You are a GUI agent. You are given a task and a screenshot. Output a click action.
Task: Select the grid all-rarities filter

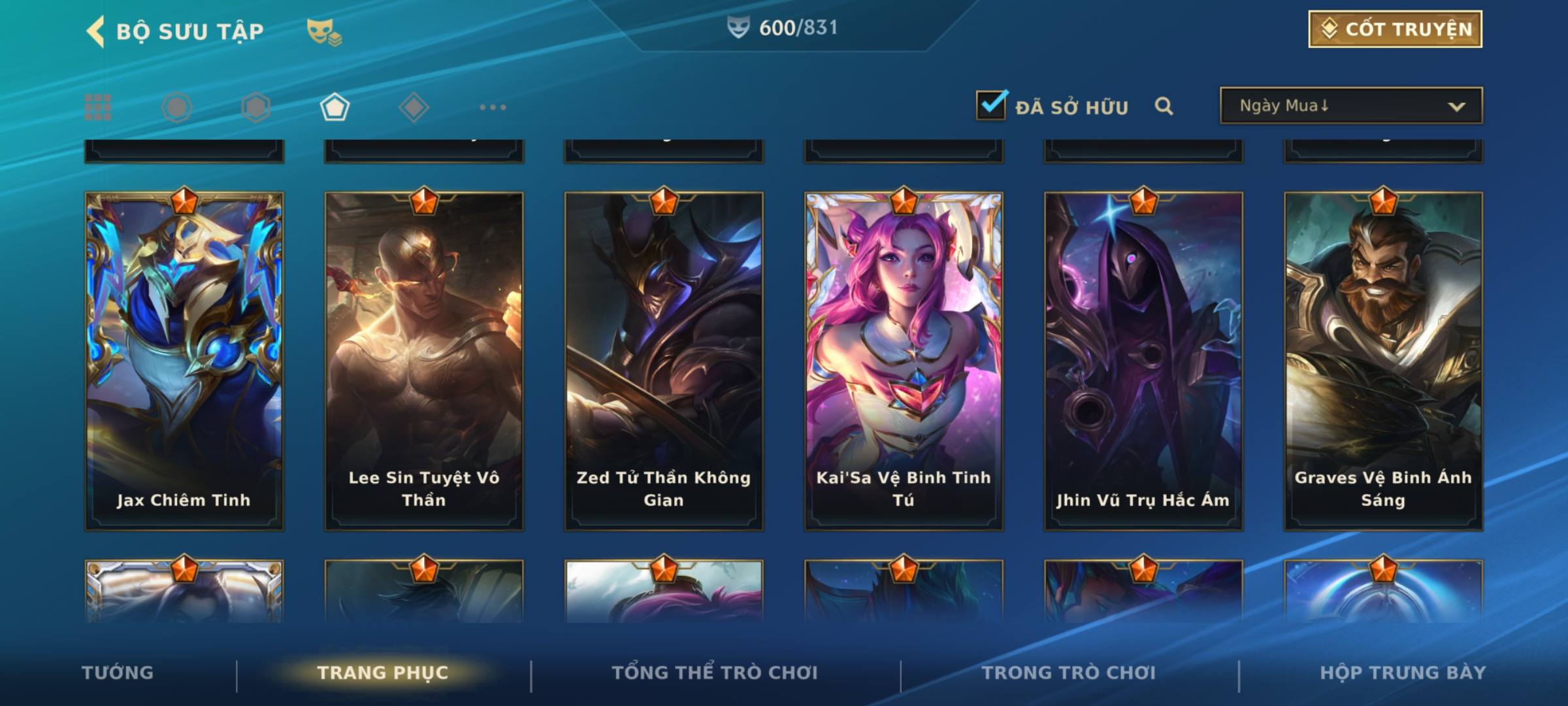(98, 107)
